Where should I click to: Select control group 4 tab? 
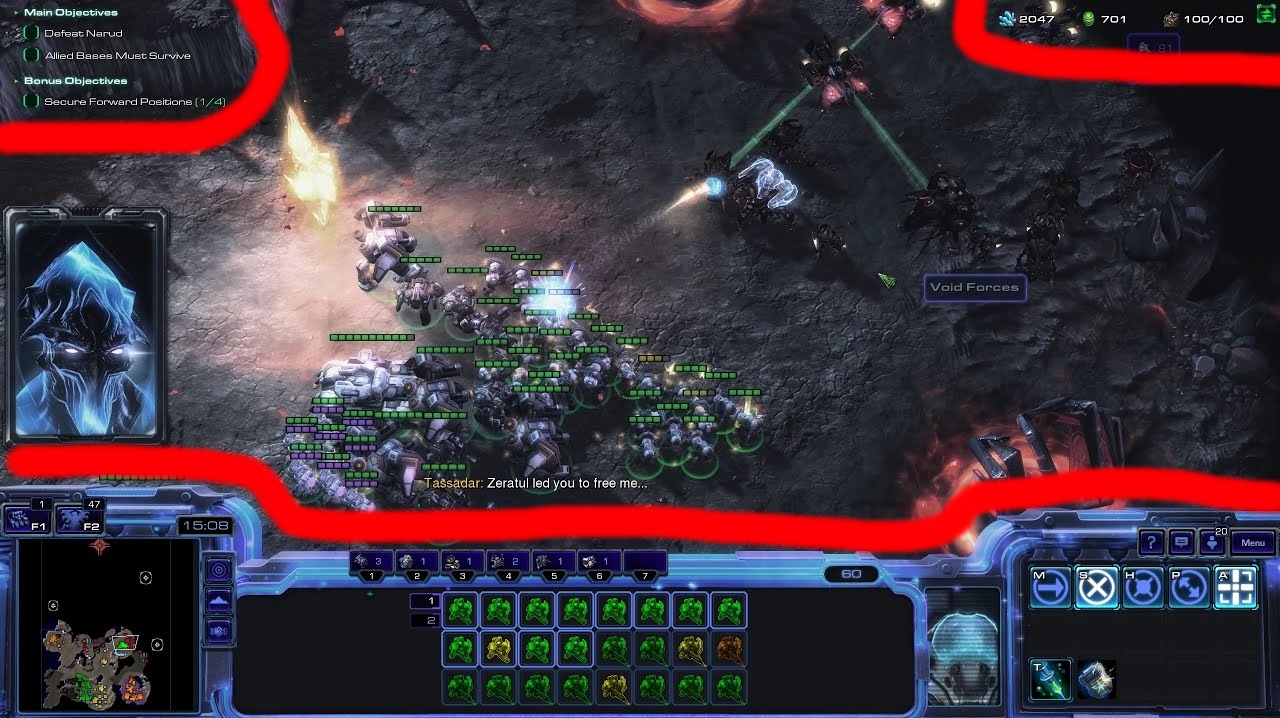508,563
